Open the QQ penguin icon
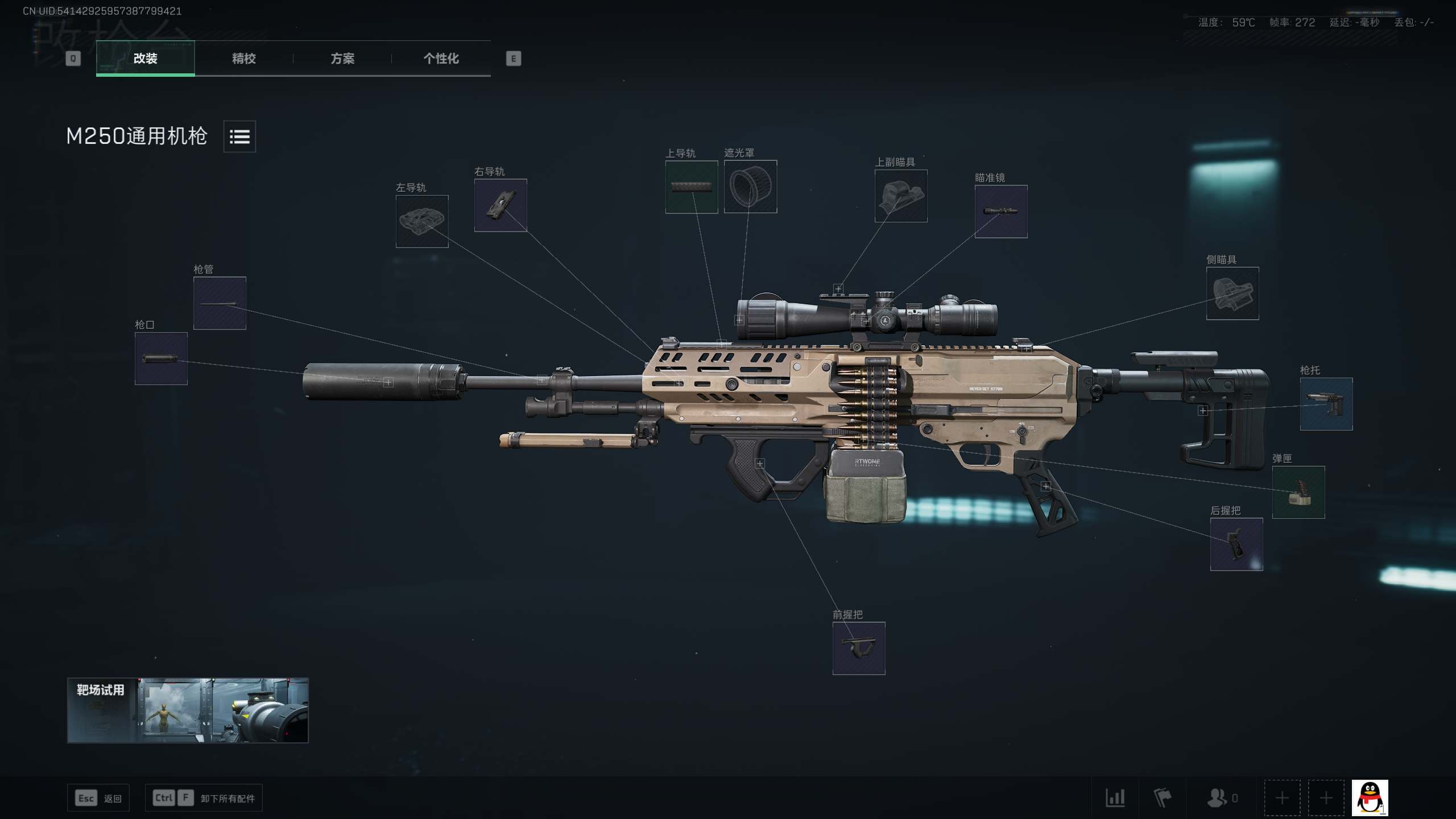1456x819 pixels. click(1370, 798)
